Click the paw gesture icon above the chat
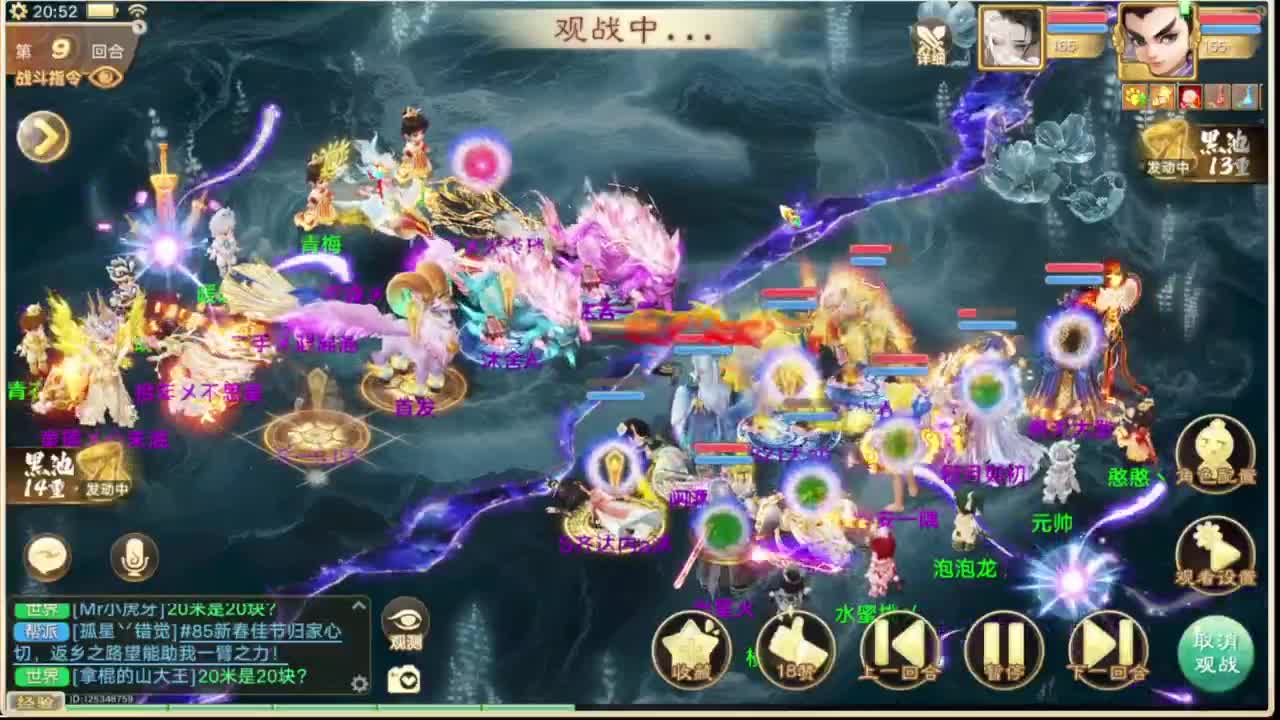 1135,95
